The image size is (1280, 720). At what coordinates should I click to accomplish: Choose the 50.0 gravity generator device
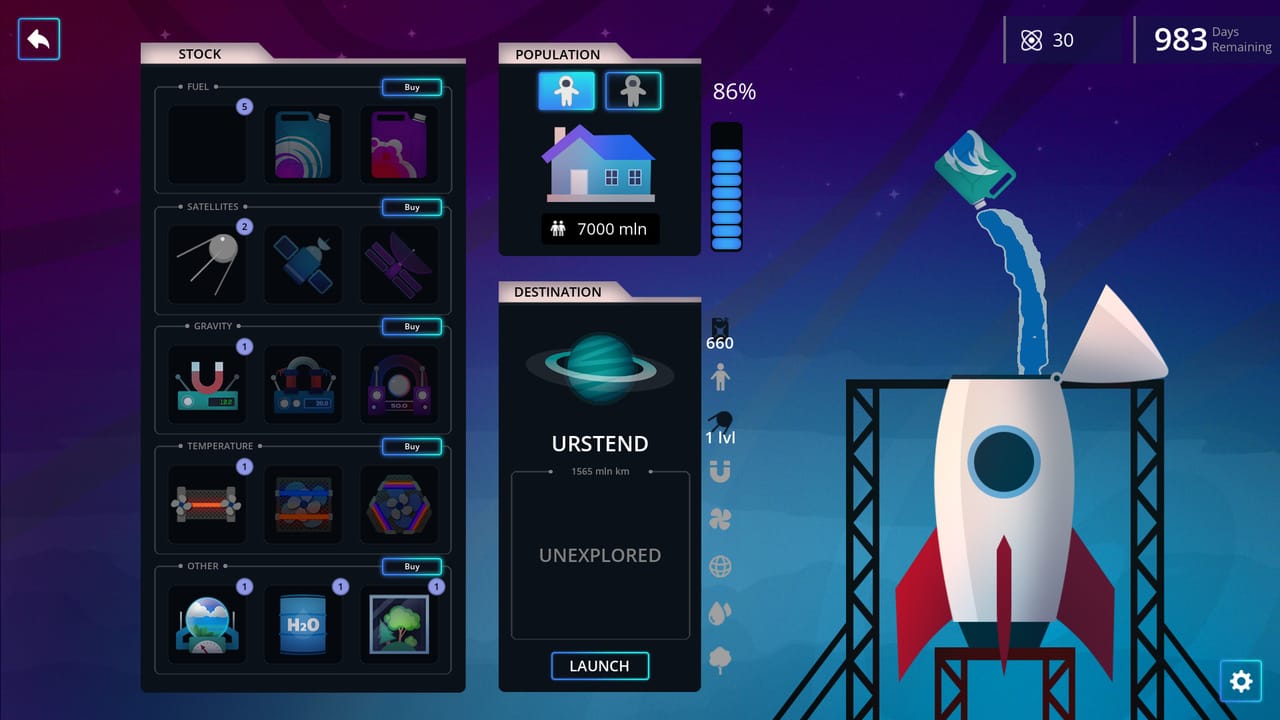pos(399,384)
